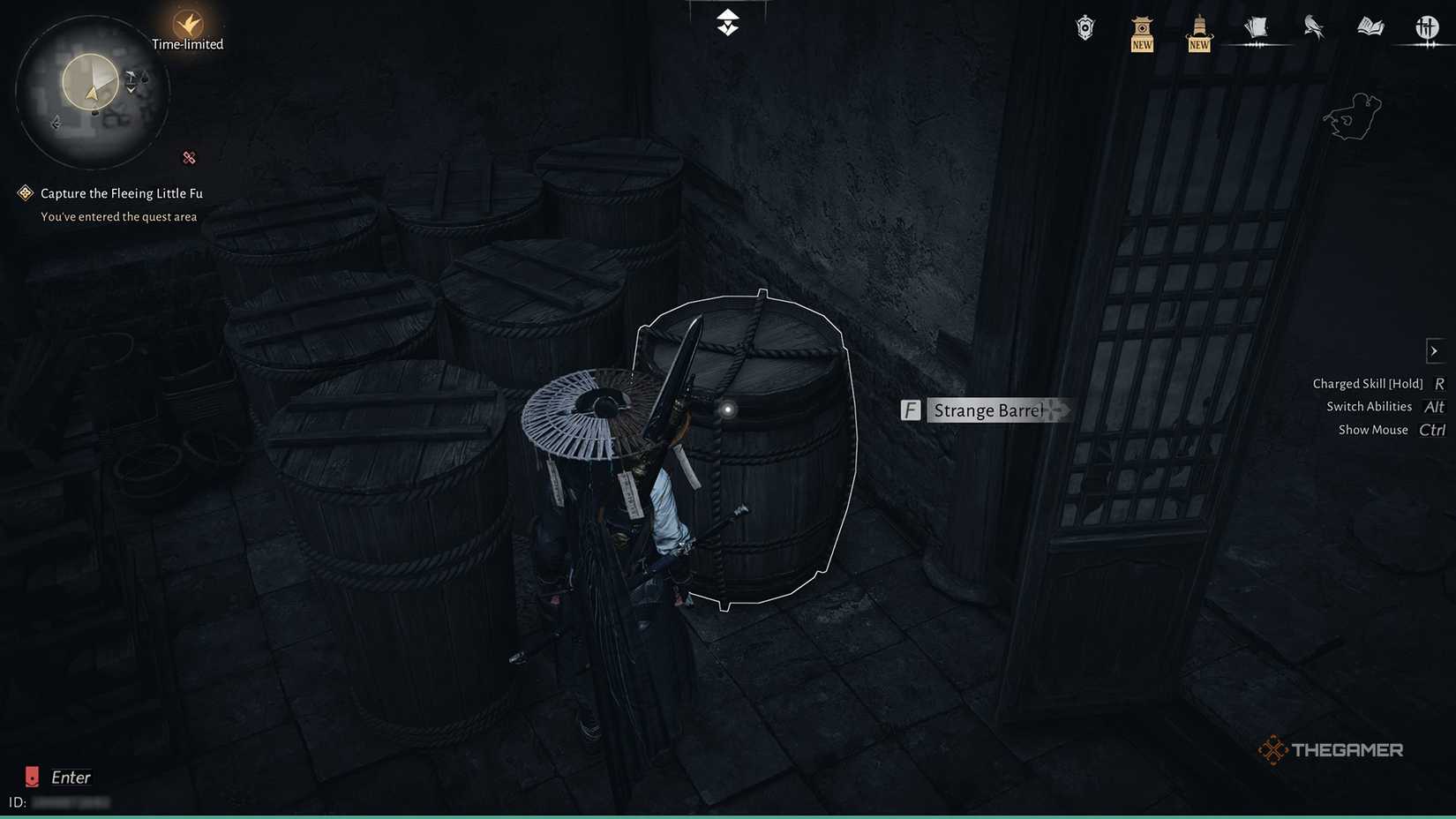Click the red crossed marker beside the minimap

(x=189, y=157)
